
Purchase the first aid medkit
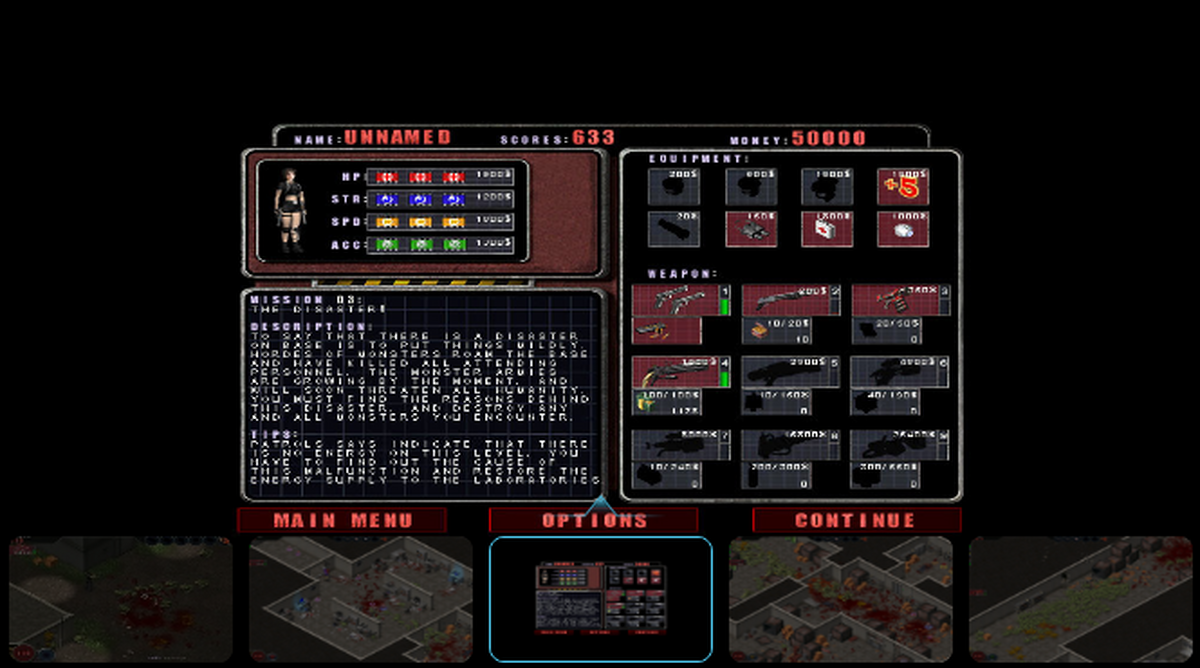click(x=826, y=229)
